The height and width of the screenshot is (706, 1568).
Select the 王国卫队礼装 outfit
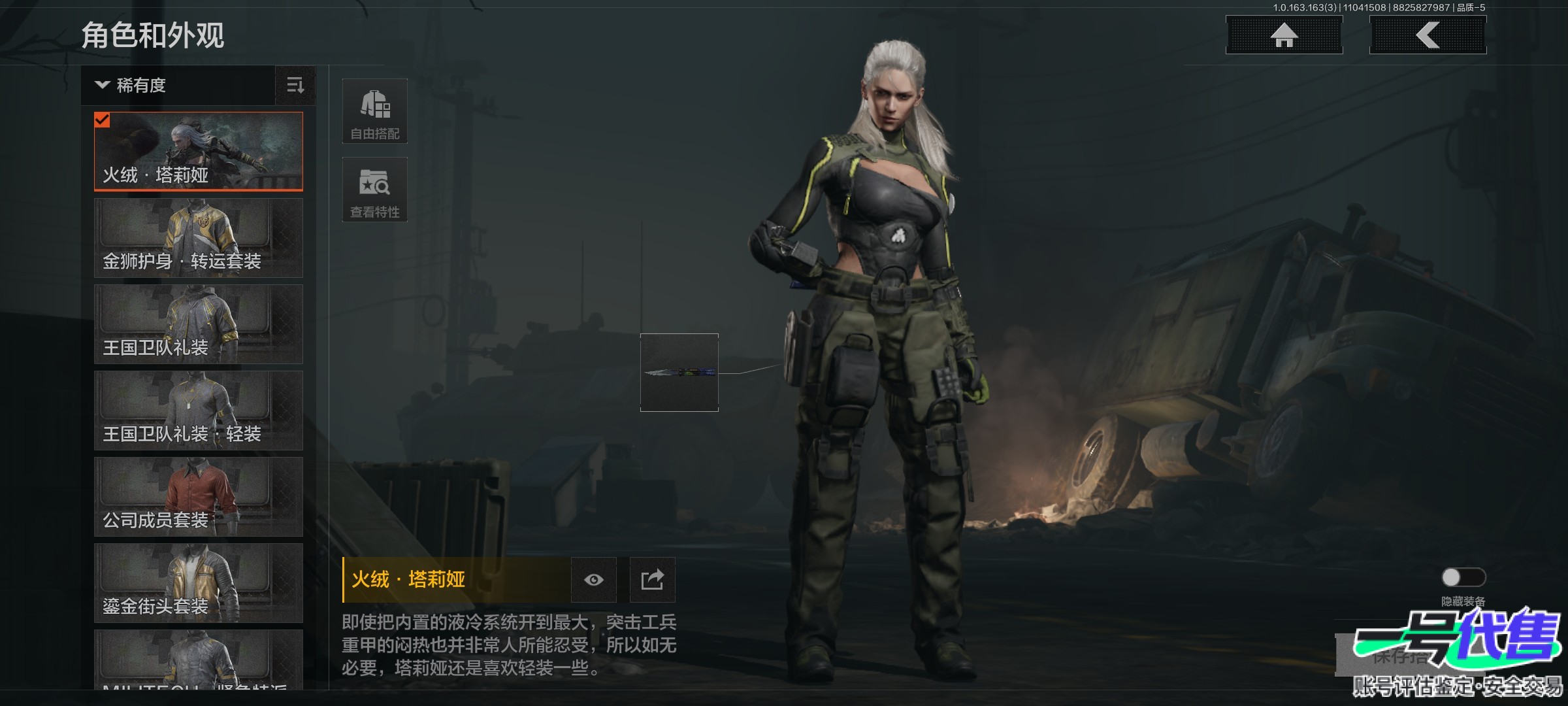[x=199, y=324]
